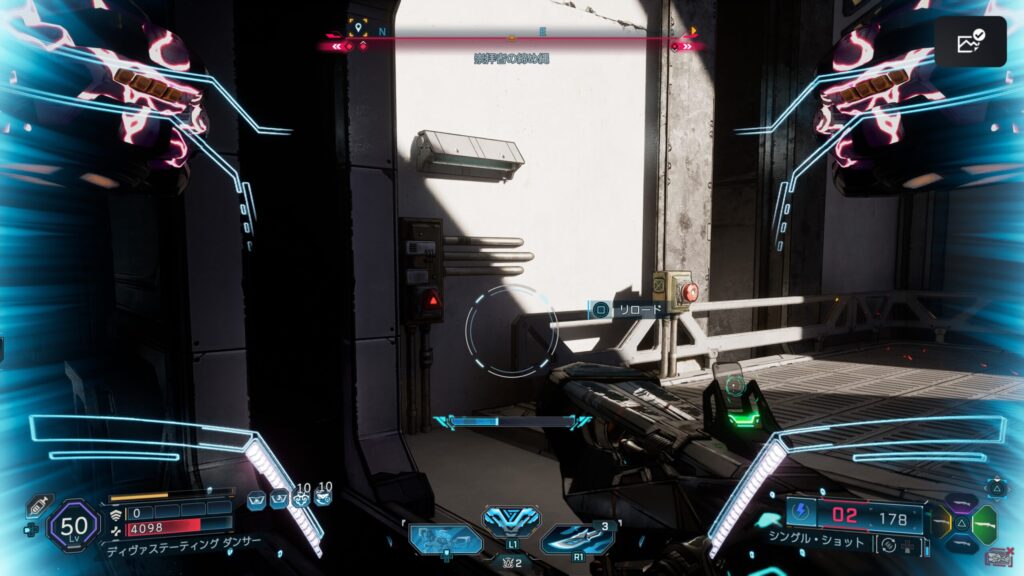Viewport: 1024px width, 576px height.
Task: Select the blue vehicle ability panel
Action: (x=444, y=540)
